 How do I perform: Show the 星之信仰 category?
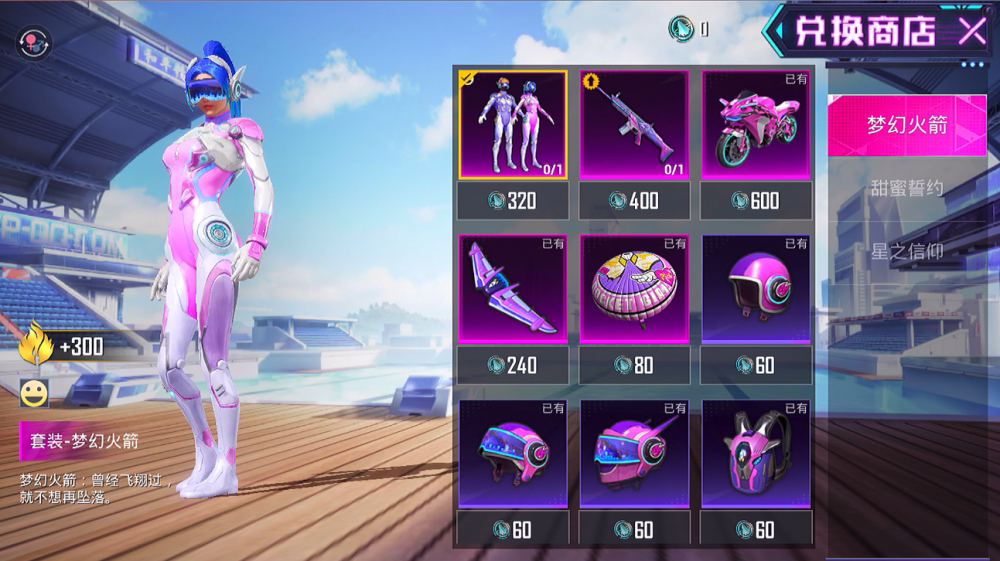pyautogui.click(x=907, y=251)
